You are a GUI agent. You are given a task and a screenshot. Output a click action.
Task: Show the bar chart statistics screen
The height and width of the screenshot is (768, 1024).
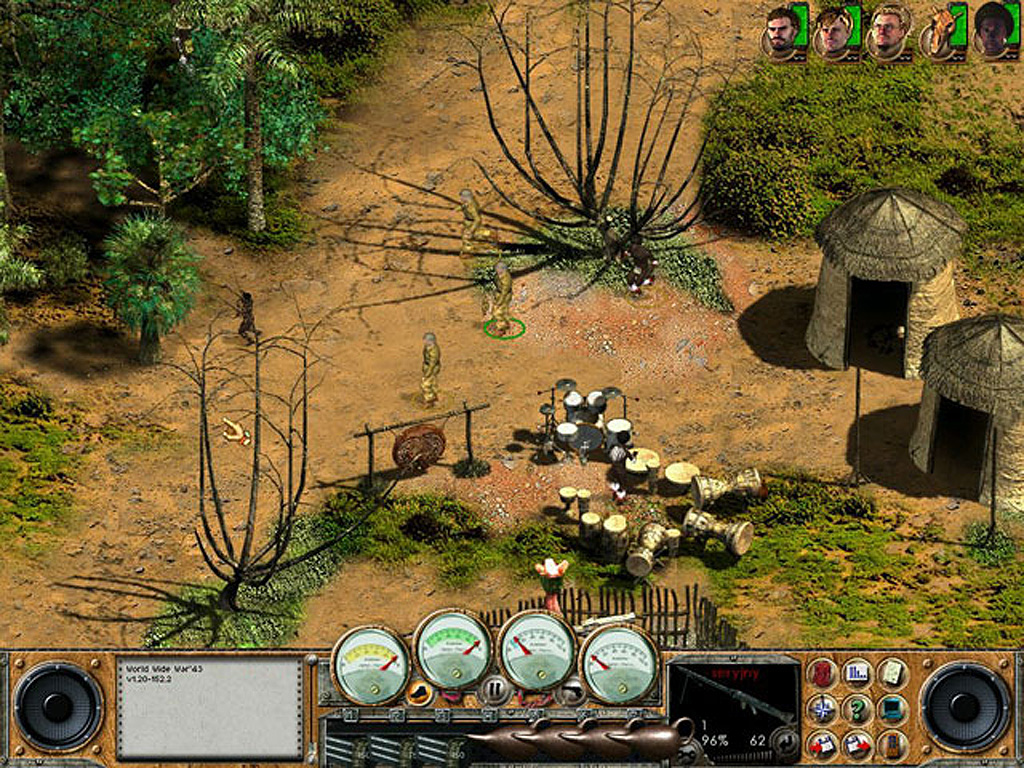pyautogui.click(x=857, y=673)
